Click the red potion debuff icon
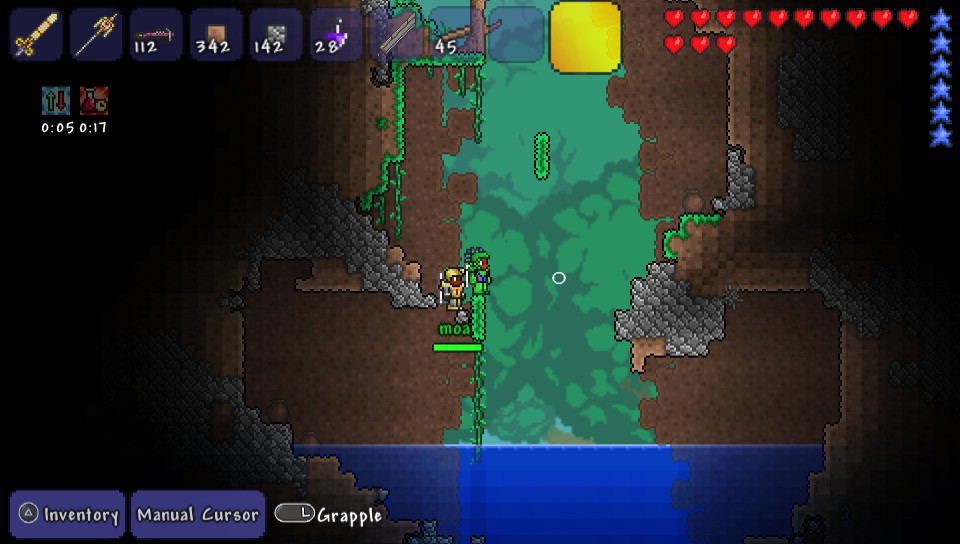Viewport: 960px width, 544px height. click(93, 101)
